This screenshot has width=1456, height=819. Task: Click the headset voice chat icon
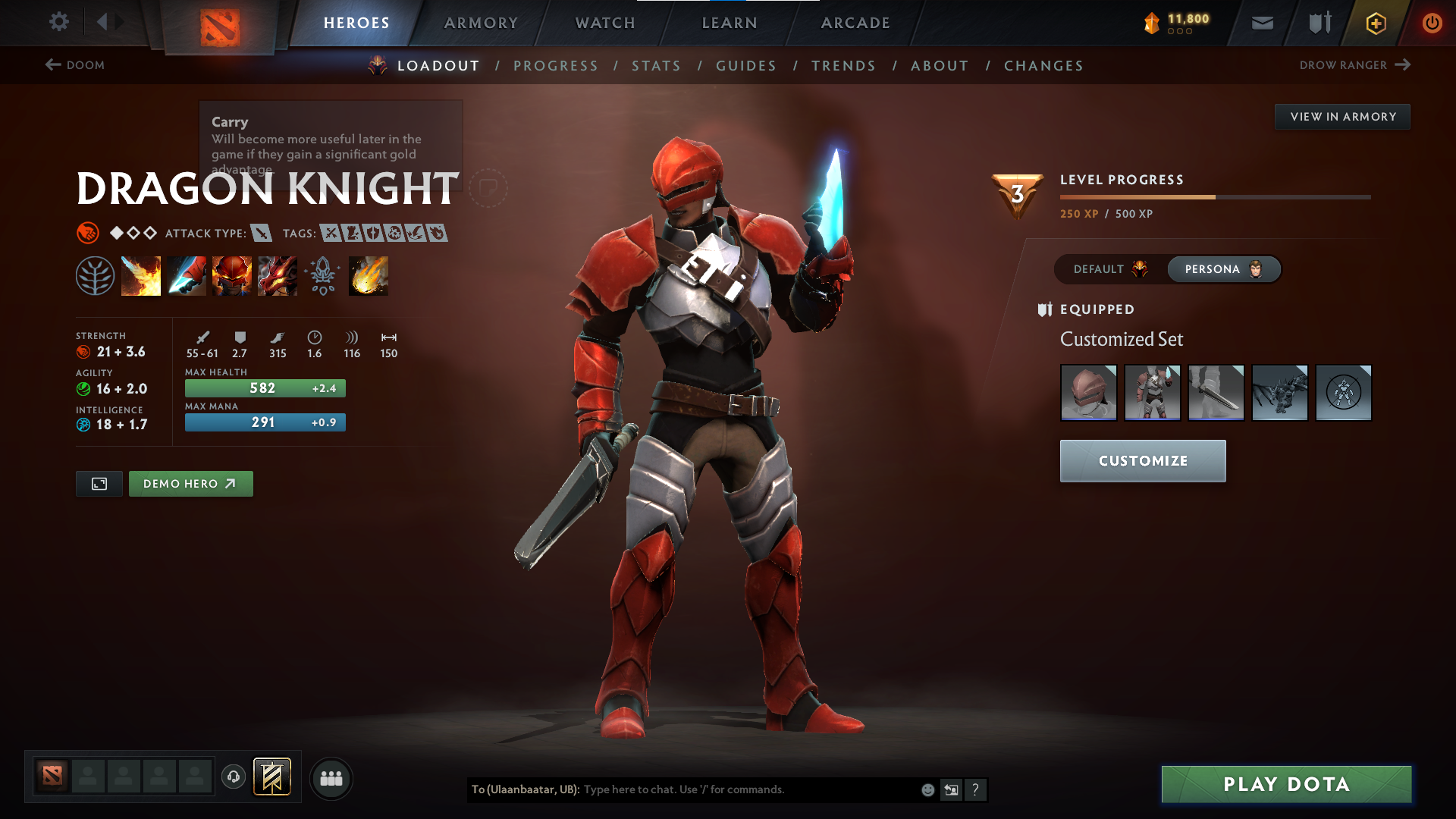(233, 778)
